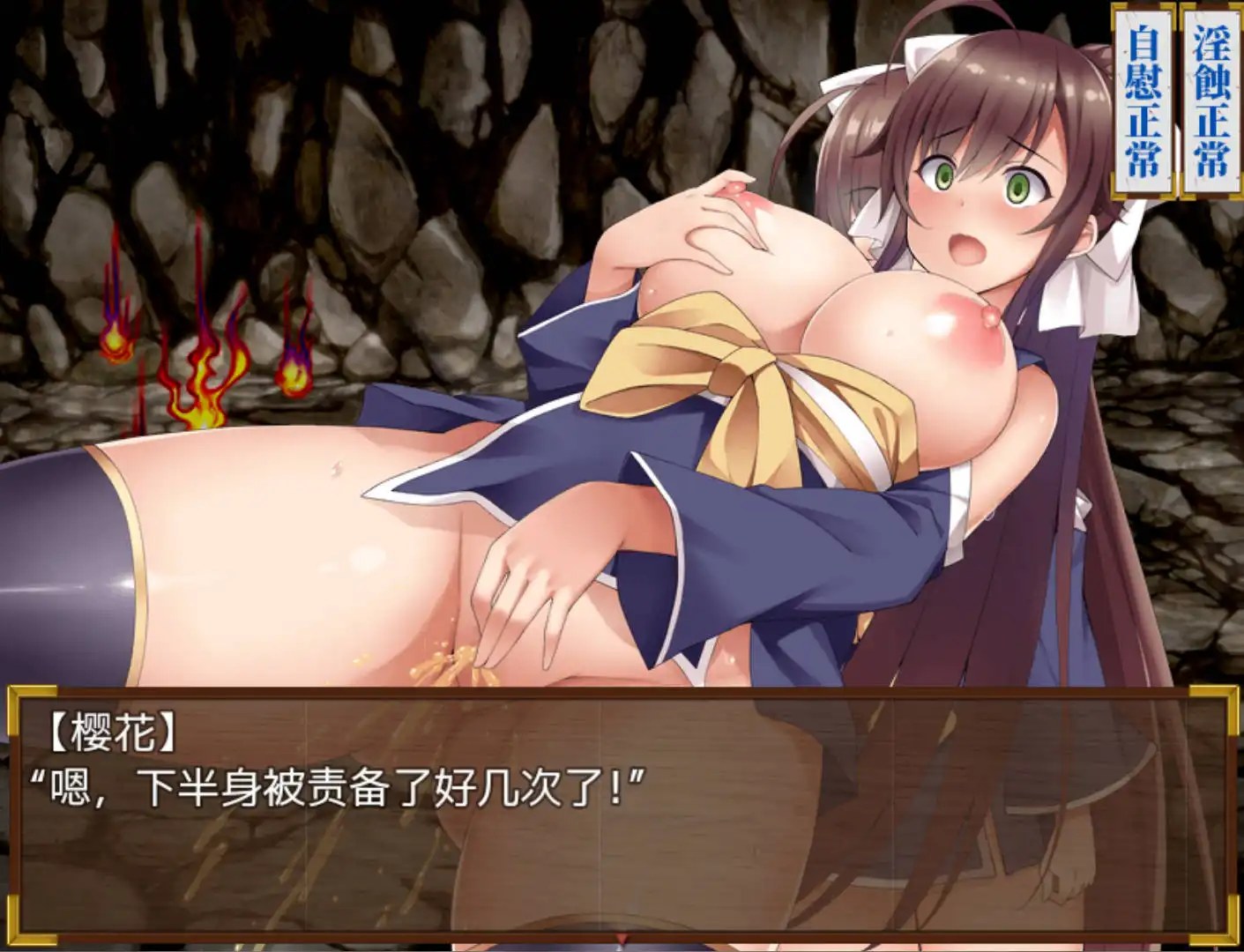Click the leftmost small flame wisp
The width and height of the screenshot is (1244, 952).
(115, 344)
